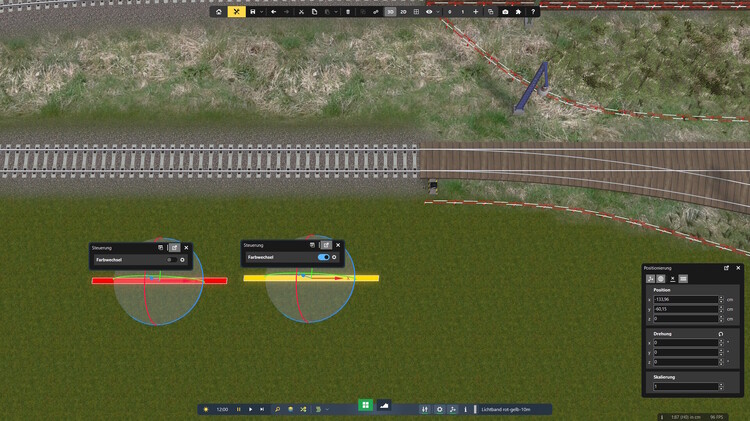
Task: Click the save disk icon
Action: [254, 12]
